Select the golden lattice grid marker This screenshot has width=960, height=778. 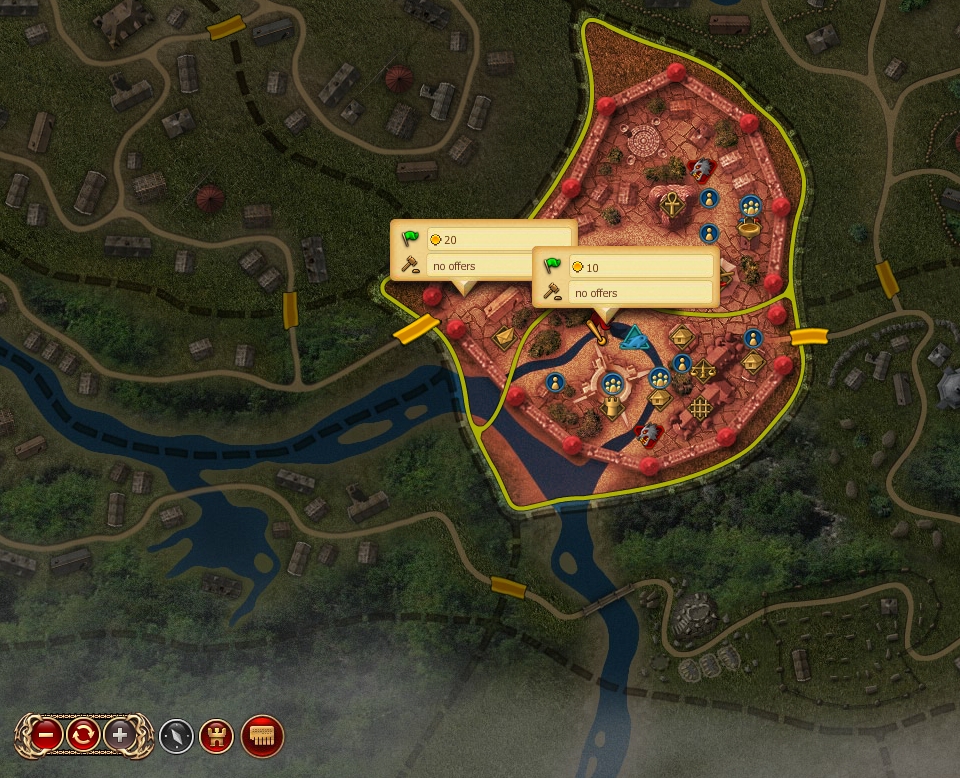[700, 408]
